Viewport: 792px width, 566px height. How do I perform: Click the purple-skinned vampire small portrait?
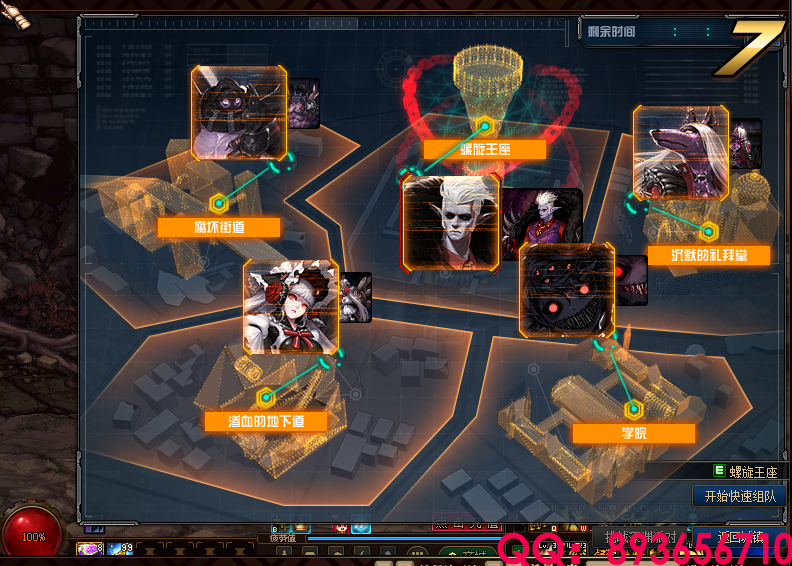coord(541,218)
